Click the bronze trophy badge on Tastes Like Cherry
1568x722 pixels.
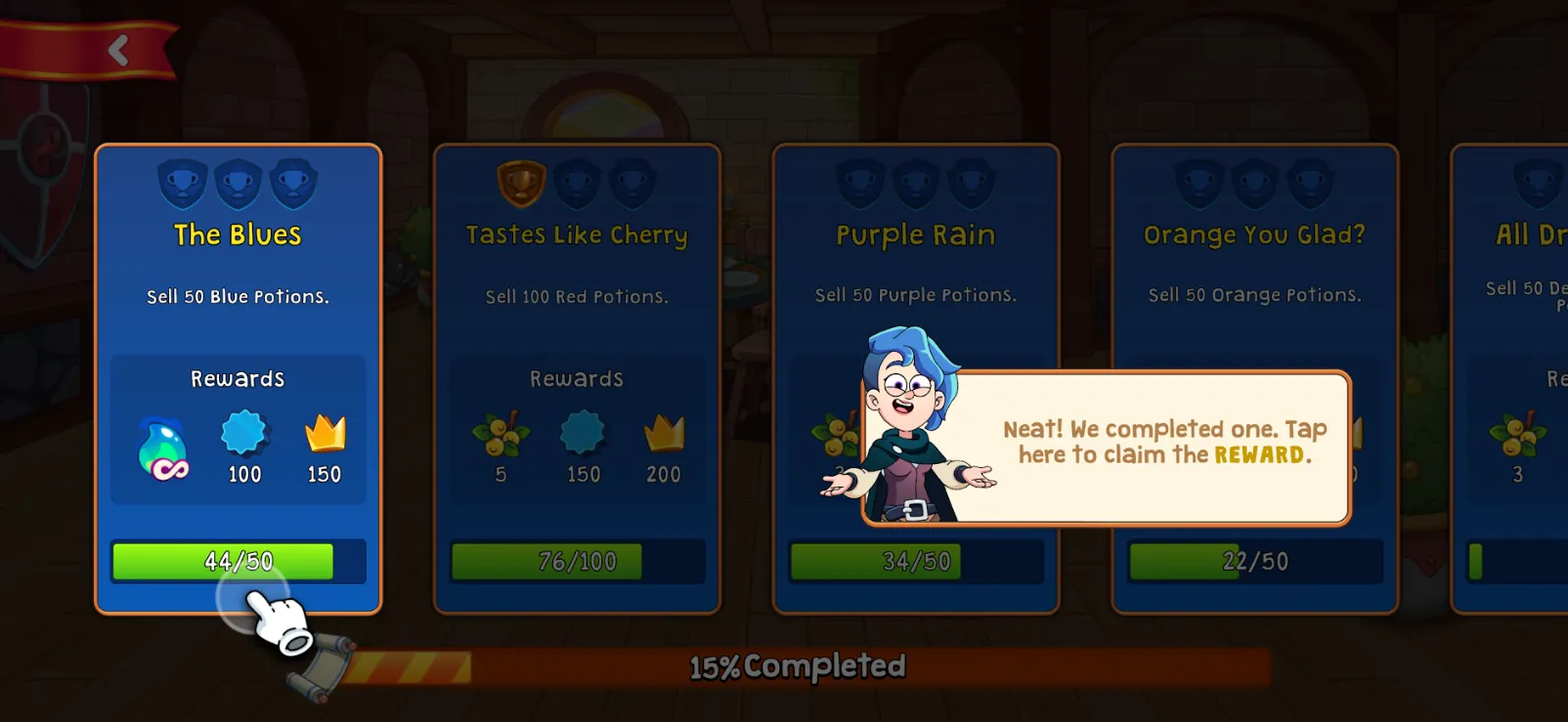click(521, 182)
